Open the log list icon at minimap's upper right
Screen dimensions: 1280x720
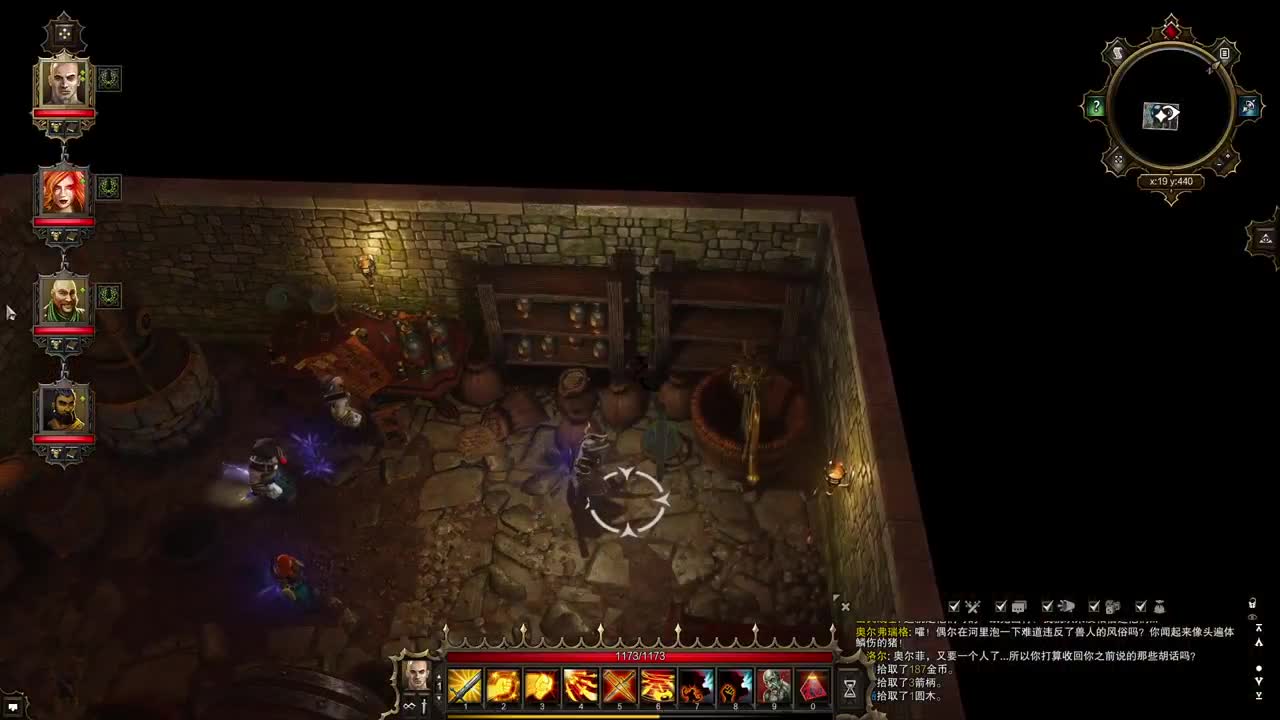pyautogui.click(x=1224, y=53)
